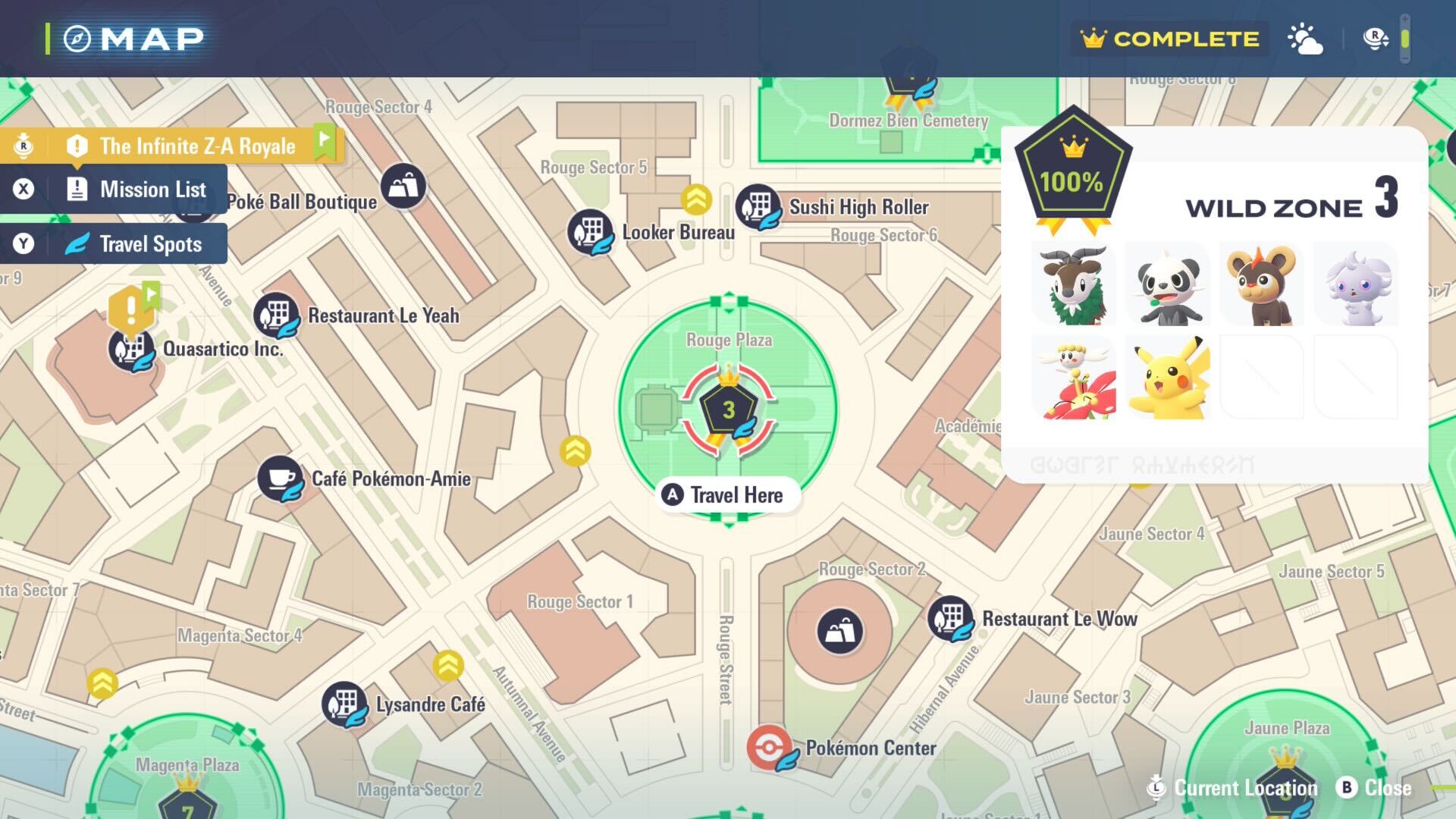This screenshot has height=819, width=1456.
Task: Select the Pokémon Center marker
Action: pyautogui.click(x=770, y=748)
